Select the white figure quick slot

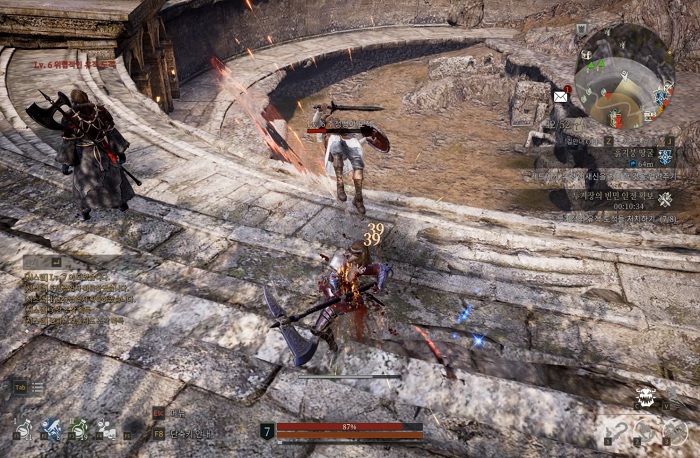(106, 430)
